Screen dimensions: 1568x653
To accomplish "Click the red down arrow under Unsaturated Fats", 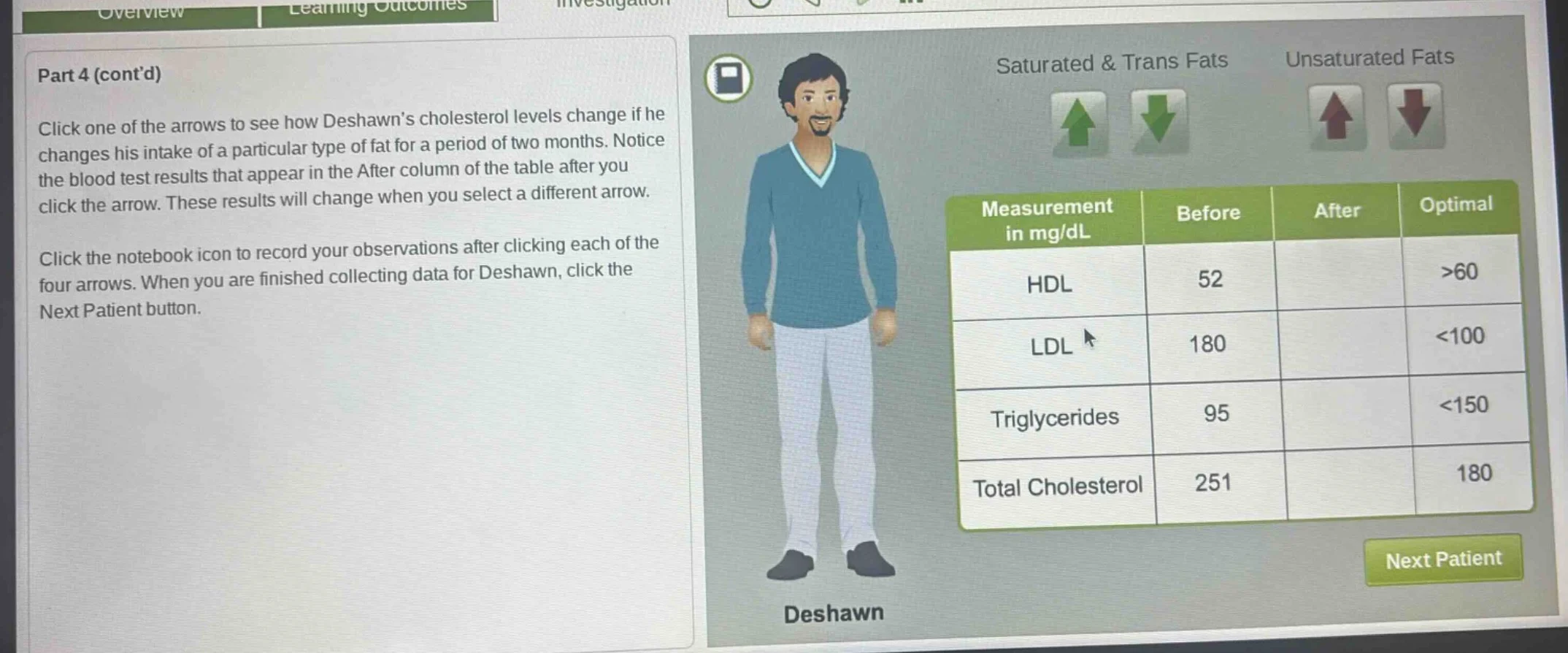I will (1415, 117).
